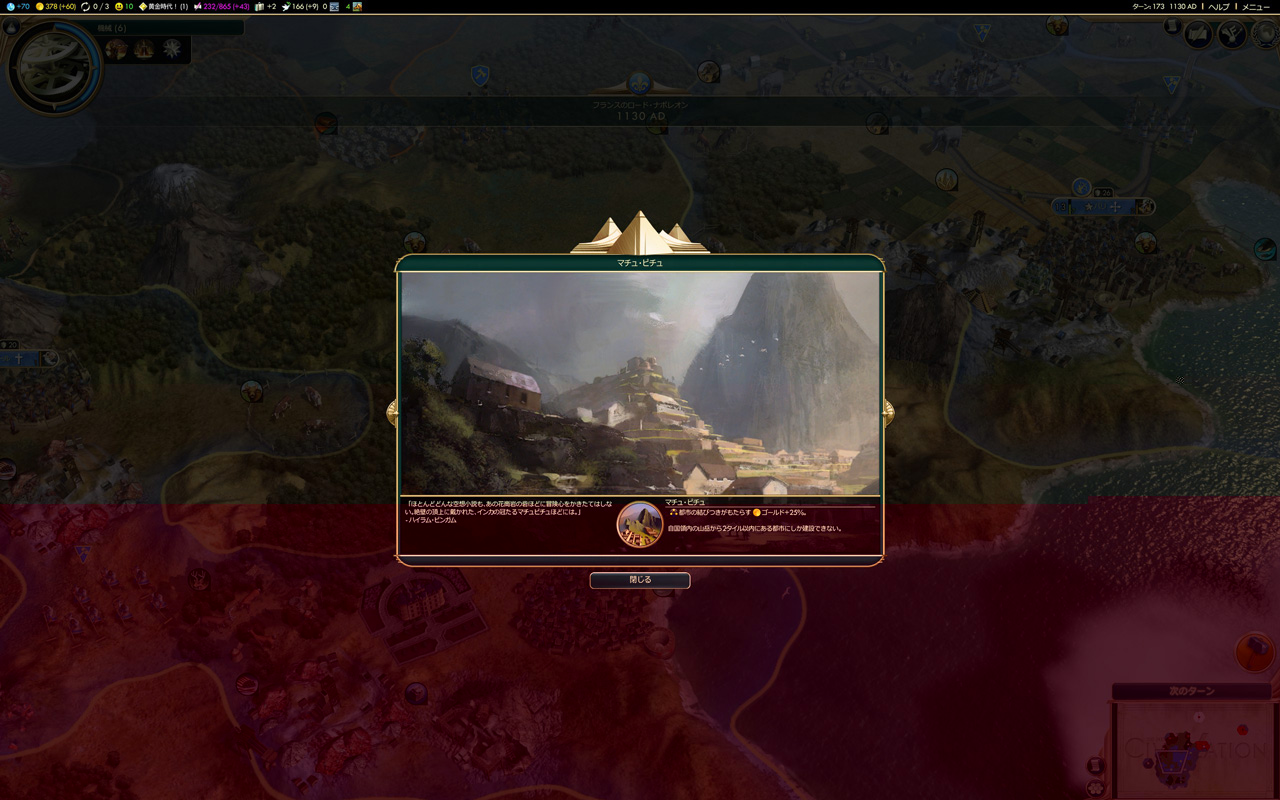
Task: Click the science per turn readout
Action: point(19,7)
